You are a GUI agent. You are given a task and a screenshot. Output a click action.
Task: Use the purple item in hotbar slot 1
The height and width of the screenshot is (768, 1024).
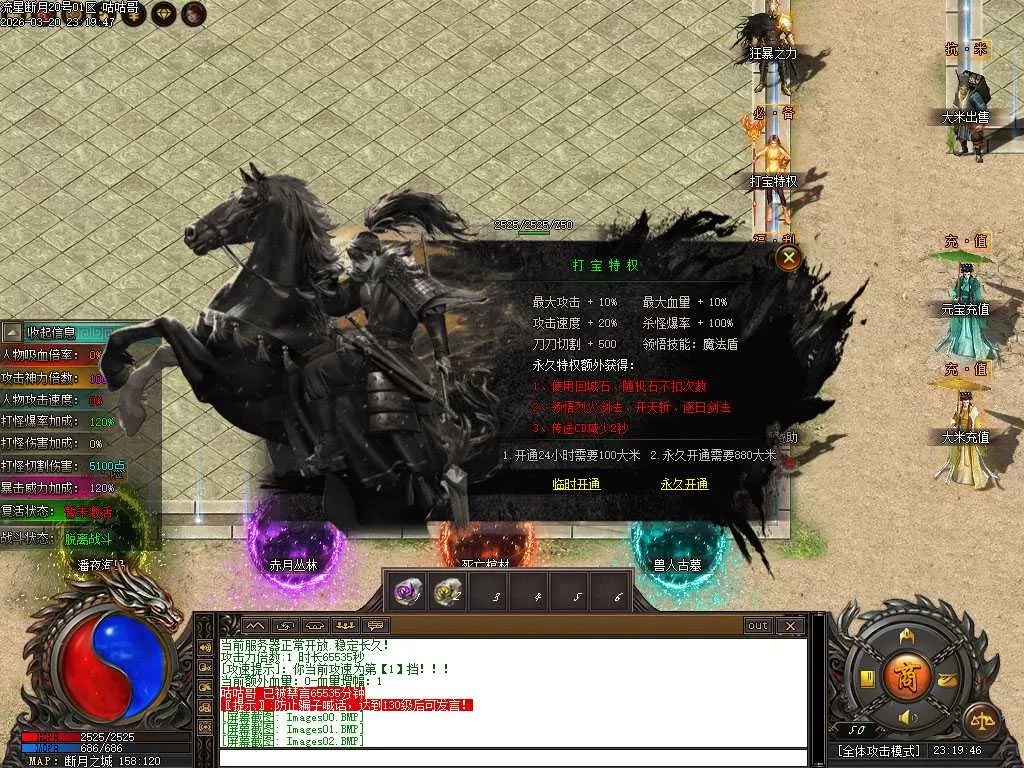(408, 592)
